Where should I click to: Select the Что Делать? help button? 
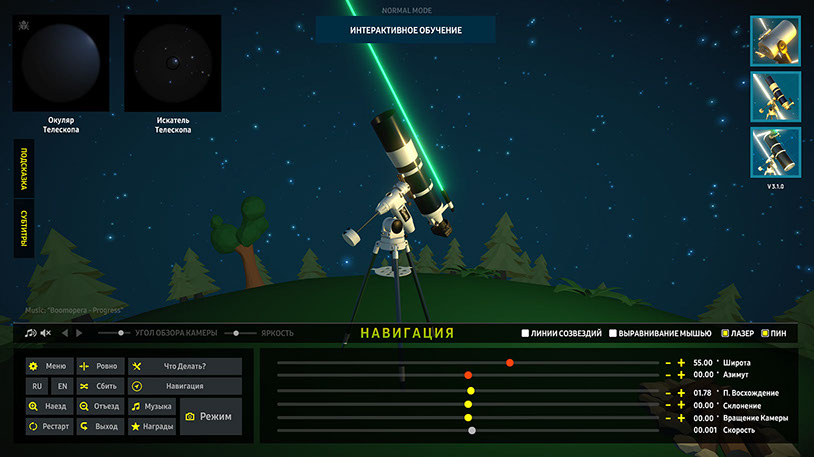point(185,366)
